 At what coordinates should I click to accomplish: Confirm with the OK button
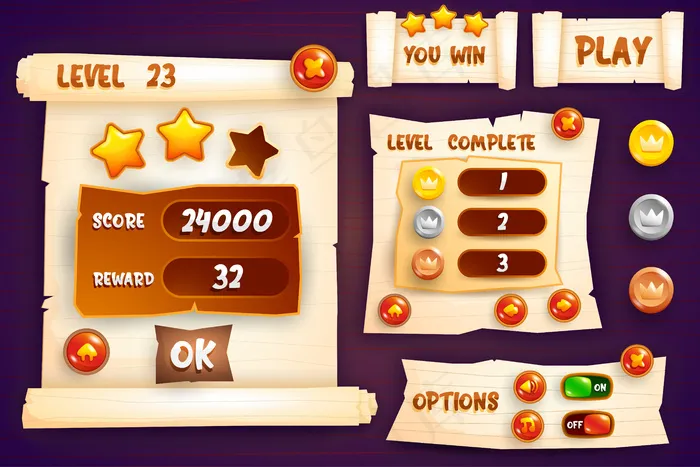pos(192,353)
